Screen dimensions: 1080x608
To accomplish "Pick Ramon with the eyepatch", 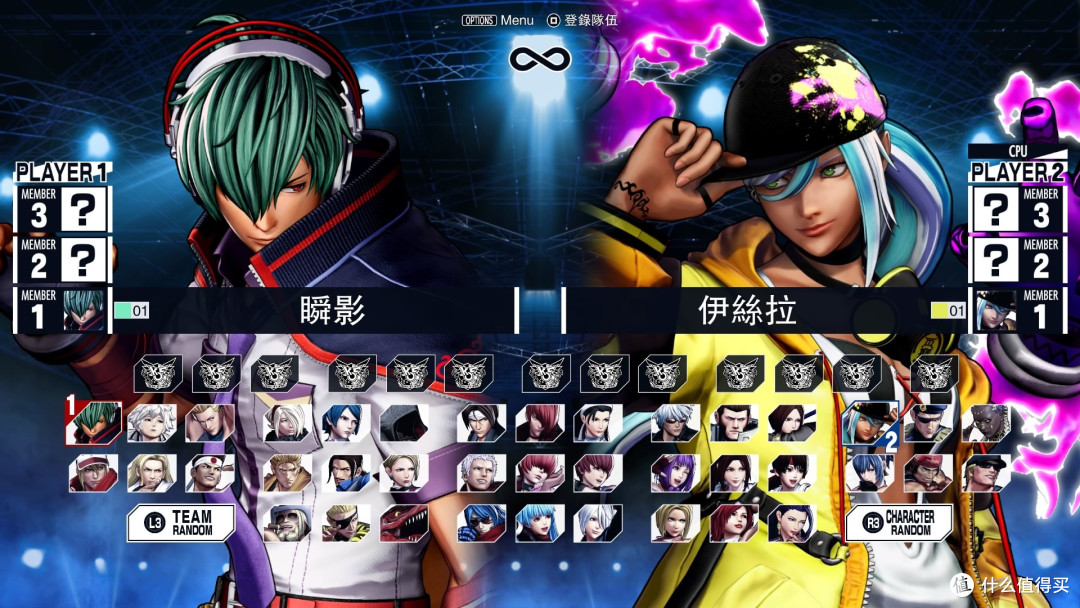I will 346,523.
